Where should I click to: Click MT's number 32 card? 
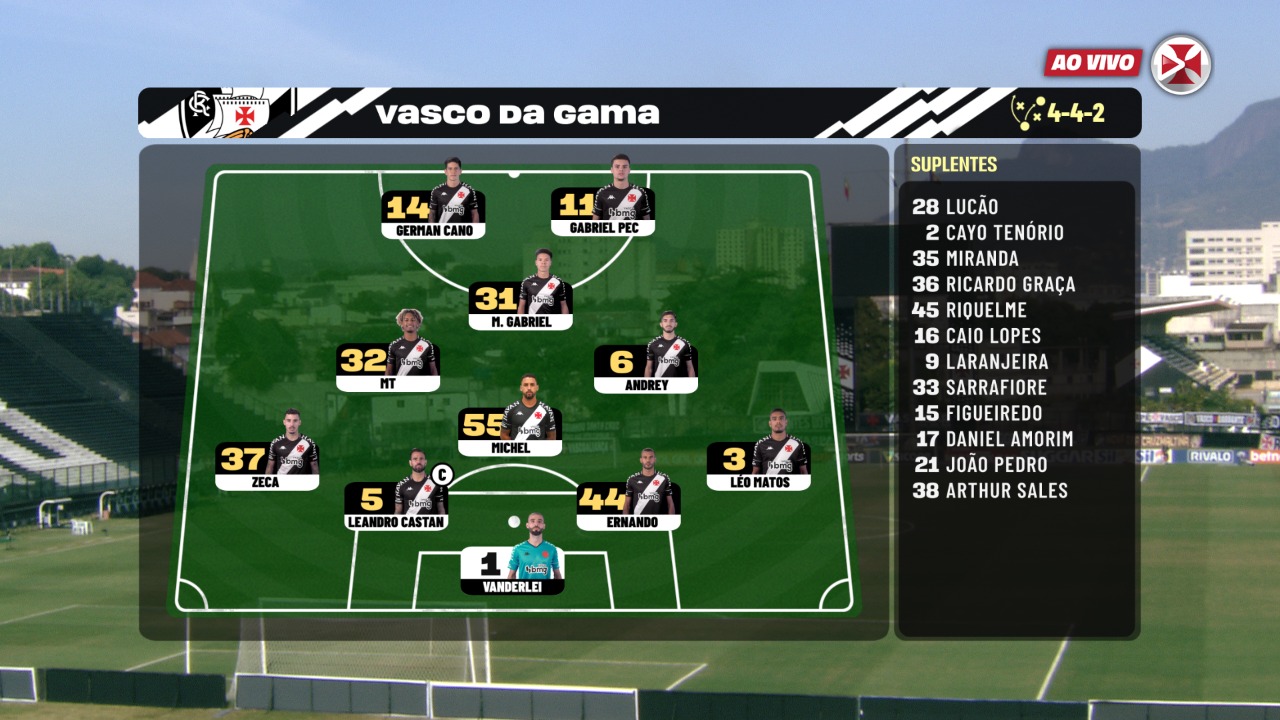(x=388, y=365)
